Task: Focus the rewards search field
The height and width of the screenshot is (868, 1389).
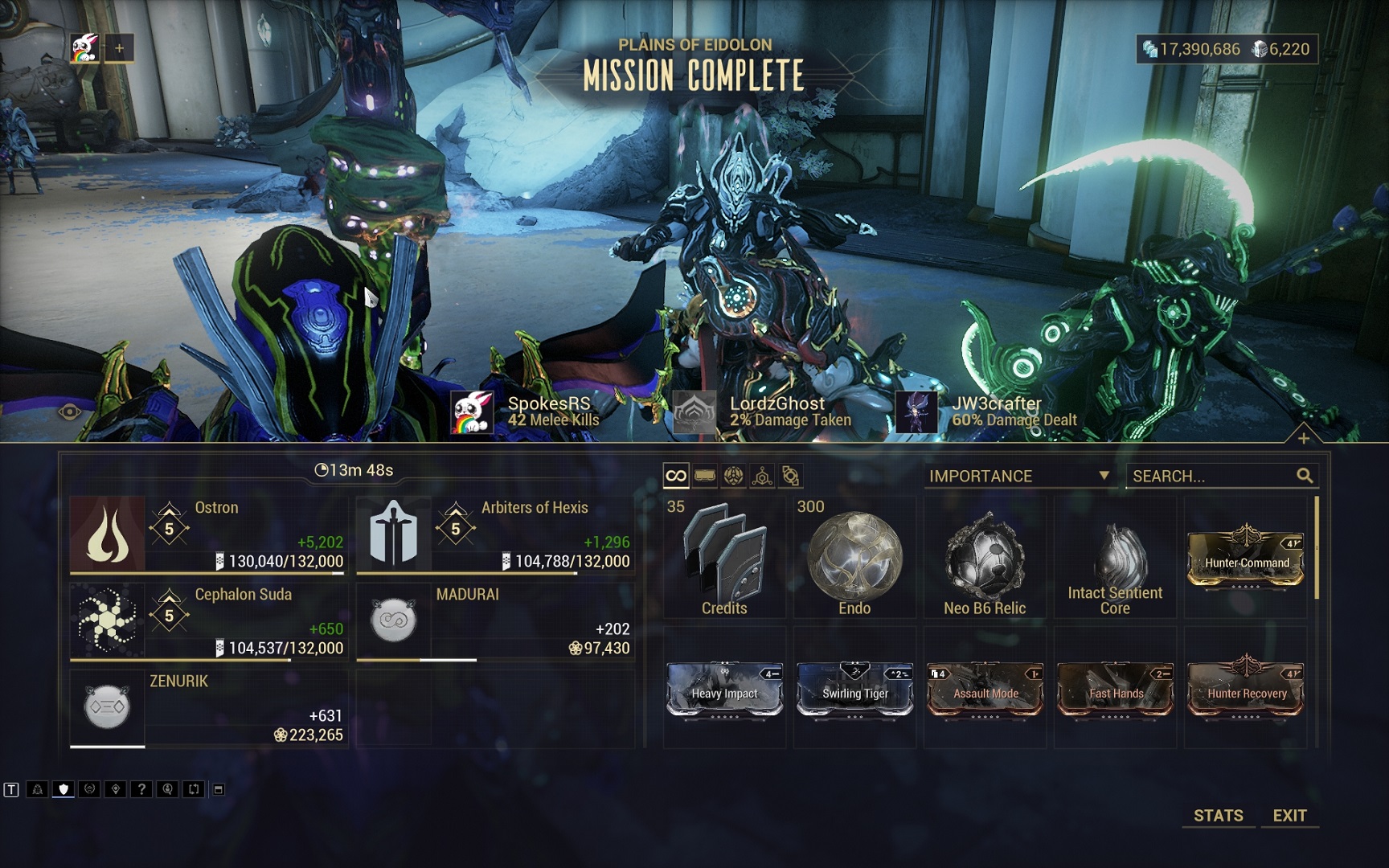Action: pos(1212,476)
